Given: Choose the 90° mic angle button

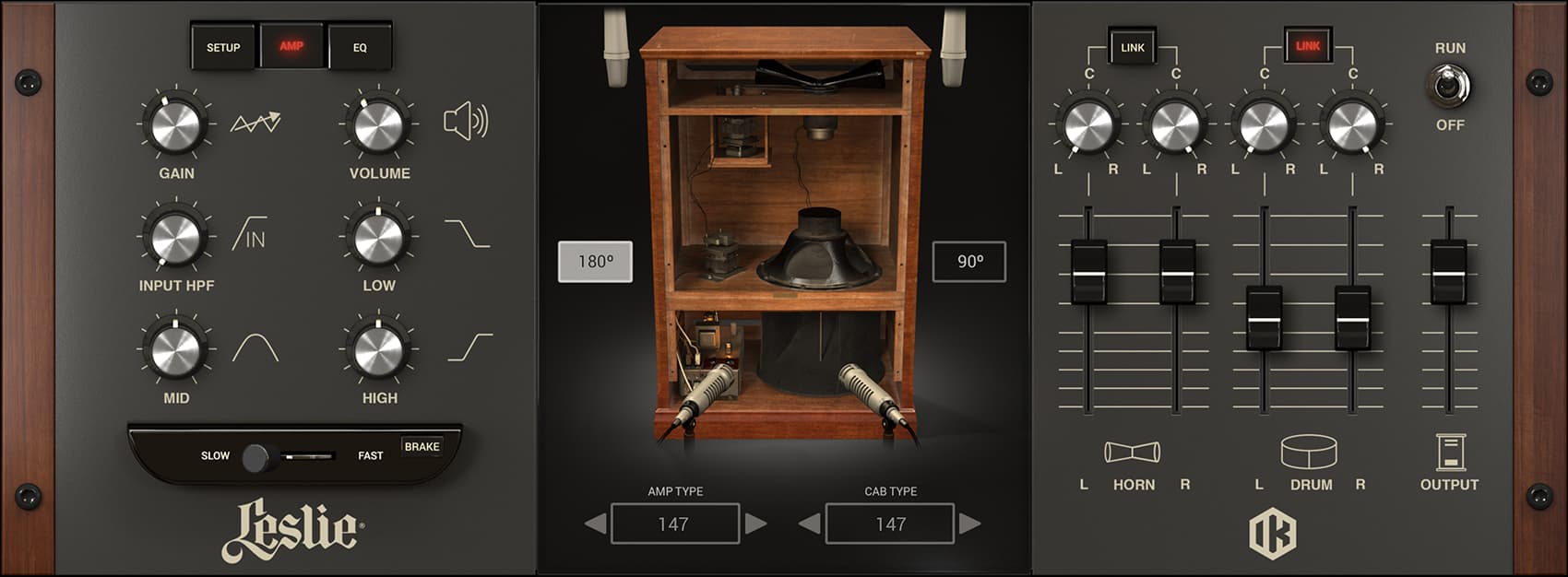Looking at the screenshot, I should (968, 262).
